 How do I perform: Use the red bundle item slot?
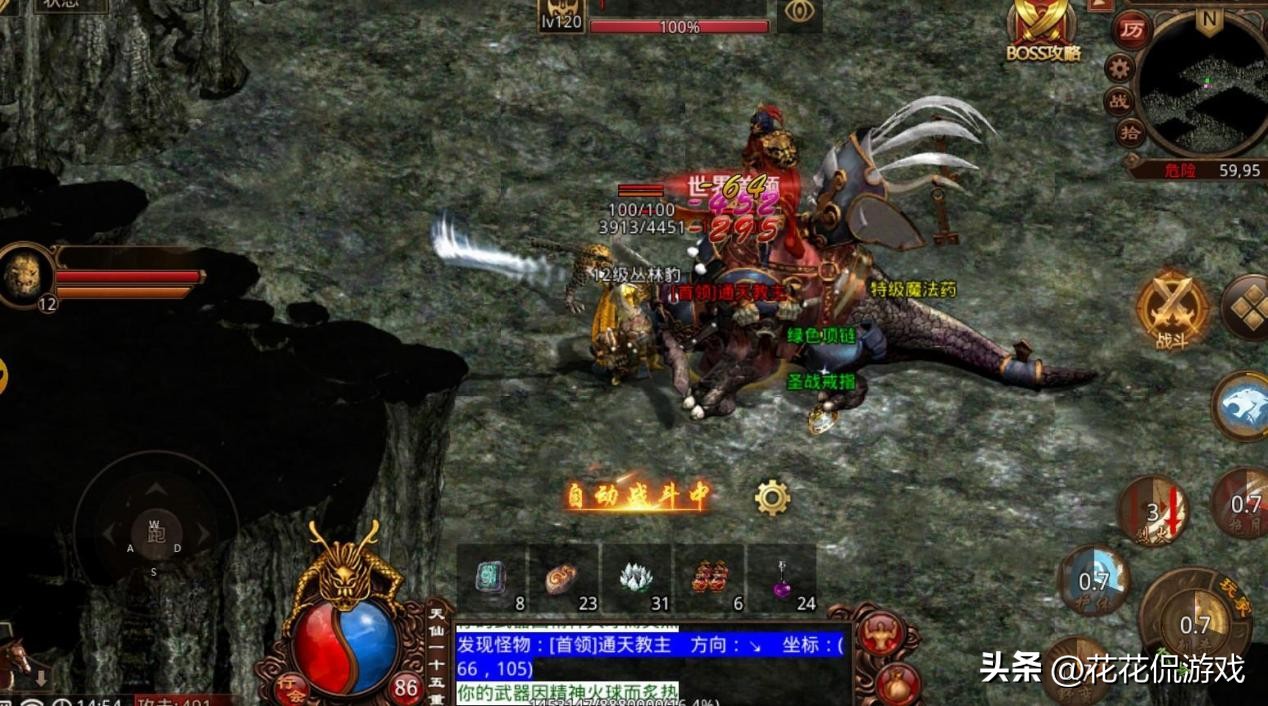click(708, 578)
